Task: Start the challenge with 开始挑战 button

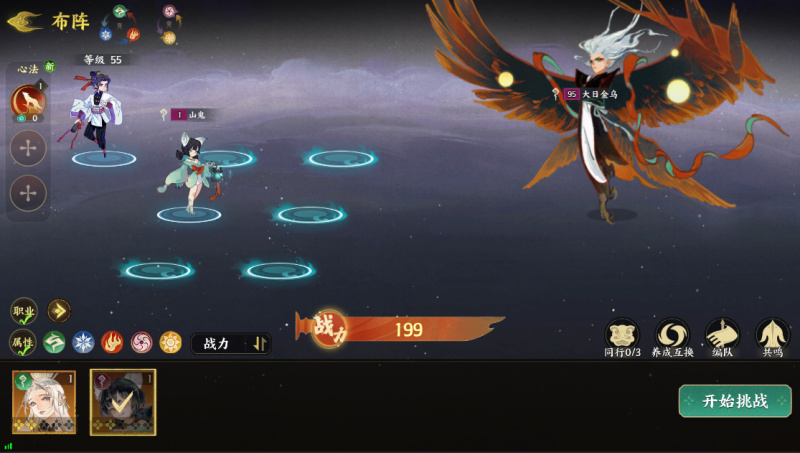Action: [734, 401]
